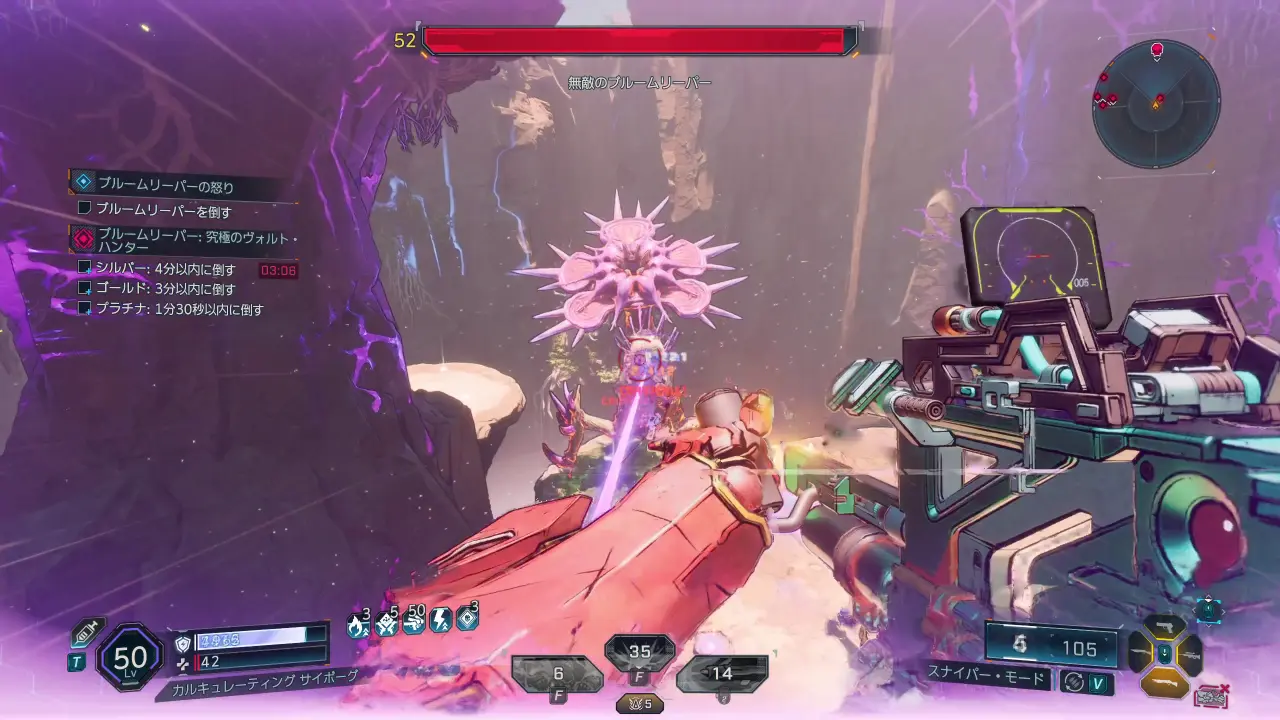The height and width of the screenshot is (720, 1280).
Task: Select the right-side rifle weapon slot
Action: pyautogui.click(x=1190, y=655)
